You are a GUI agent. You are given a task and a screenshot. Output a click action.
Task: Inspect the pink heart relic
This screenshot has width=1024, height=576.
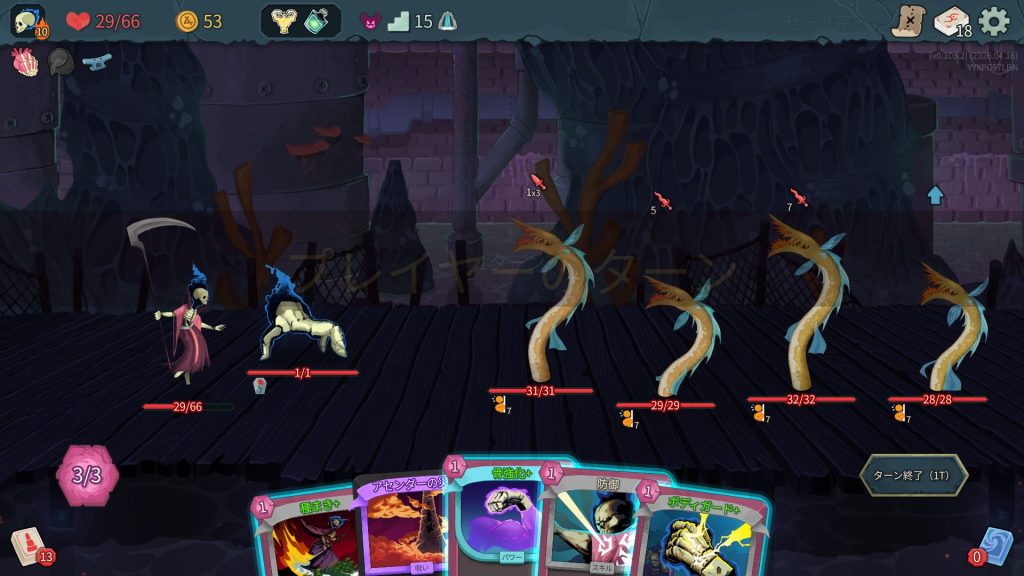click(x=23, y=60)
